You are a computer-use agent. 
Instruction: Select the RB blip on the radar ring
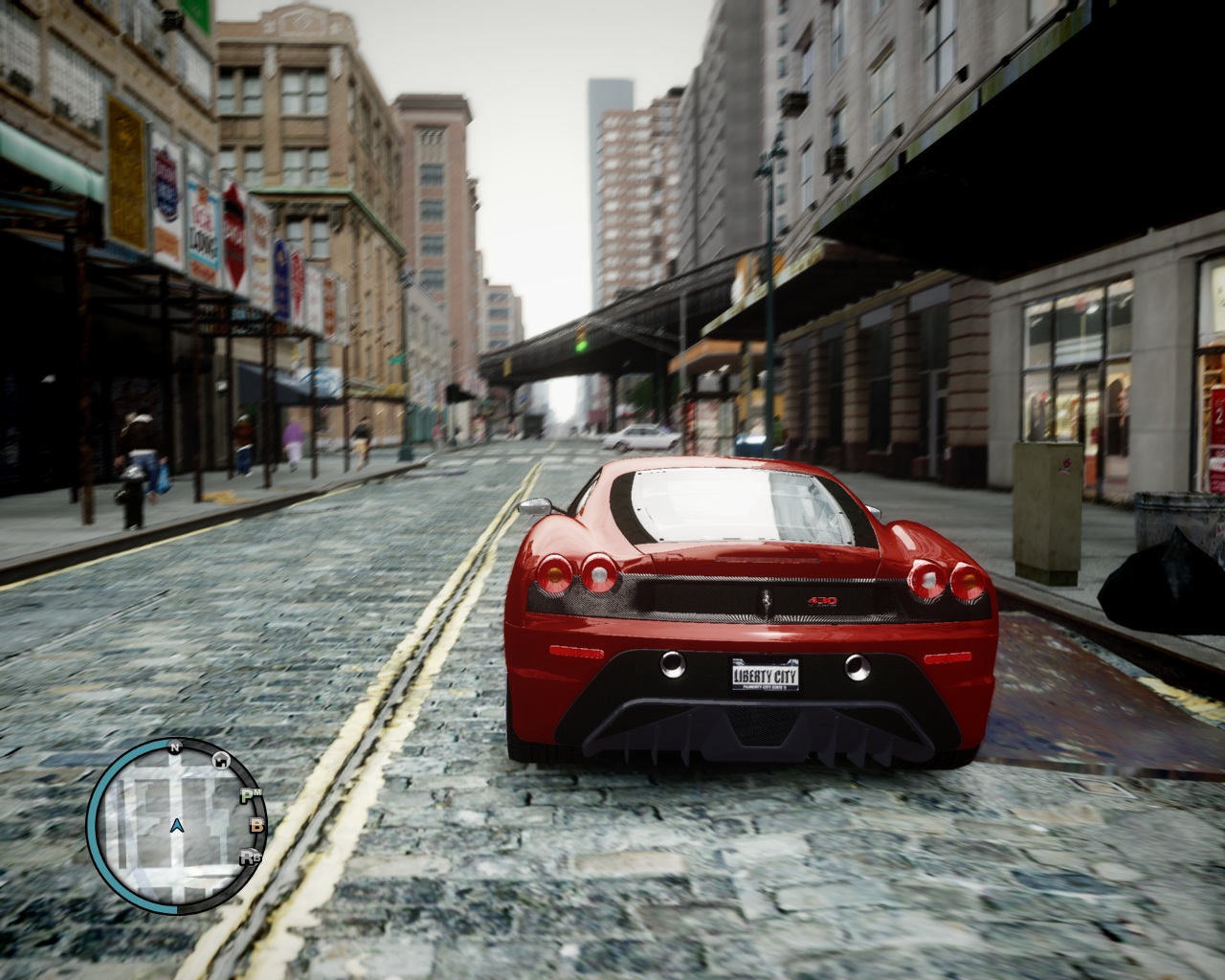(x=251, y=857)
